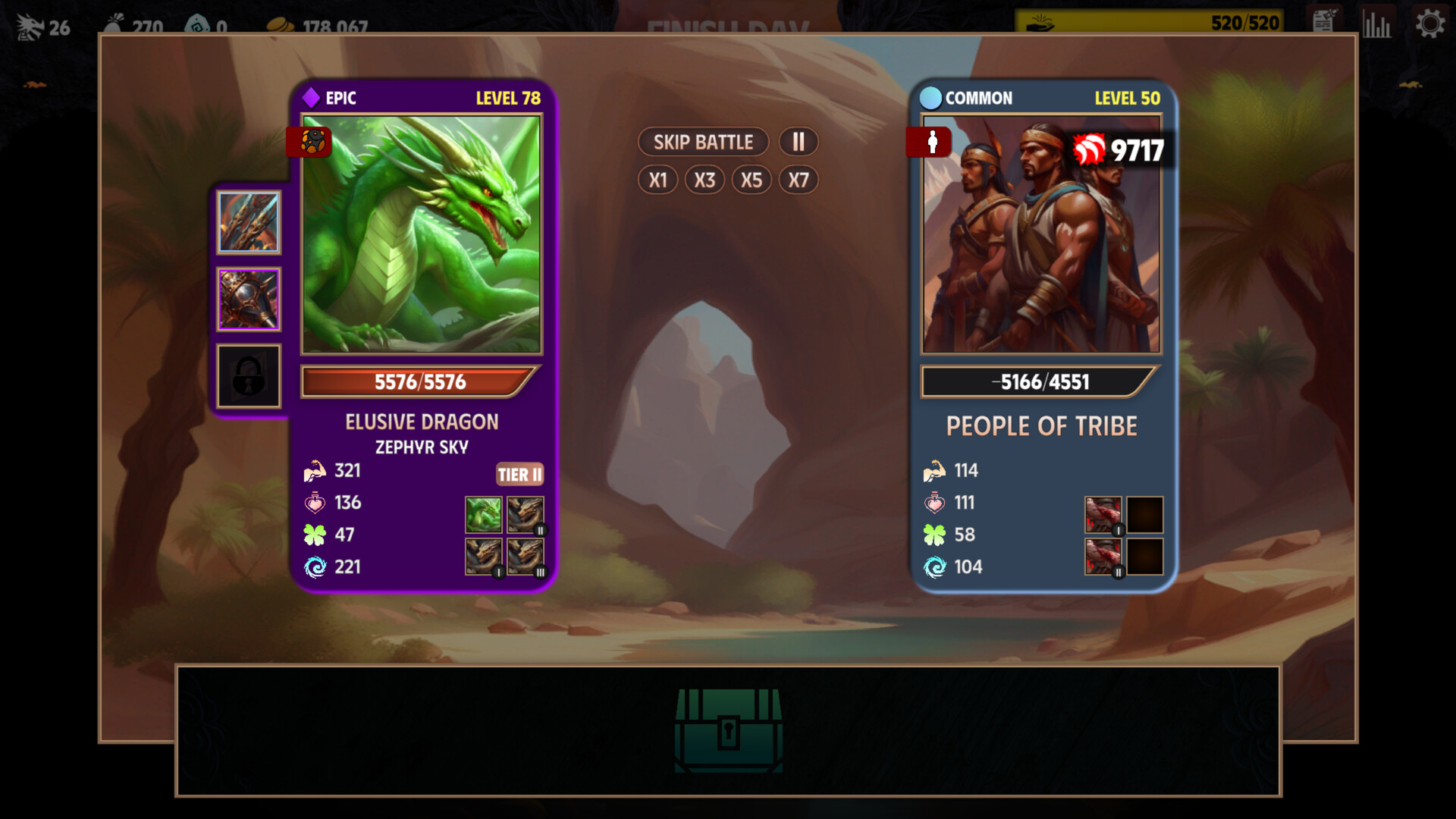Skip the battle
The width and height of the screenshot is (1456, 819).
(703, 142)
